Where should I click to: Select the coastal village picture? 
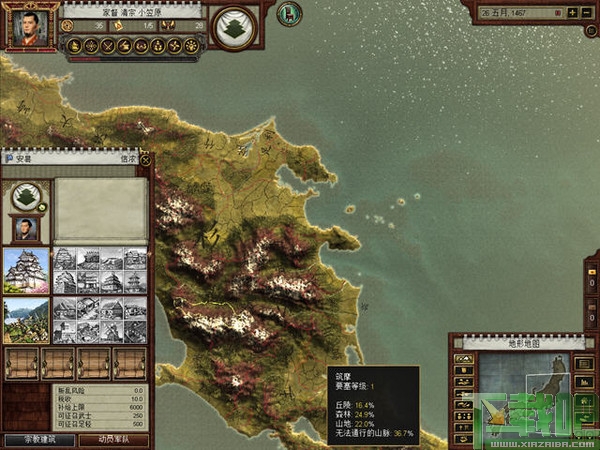[x=26, y=320]
